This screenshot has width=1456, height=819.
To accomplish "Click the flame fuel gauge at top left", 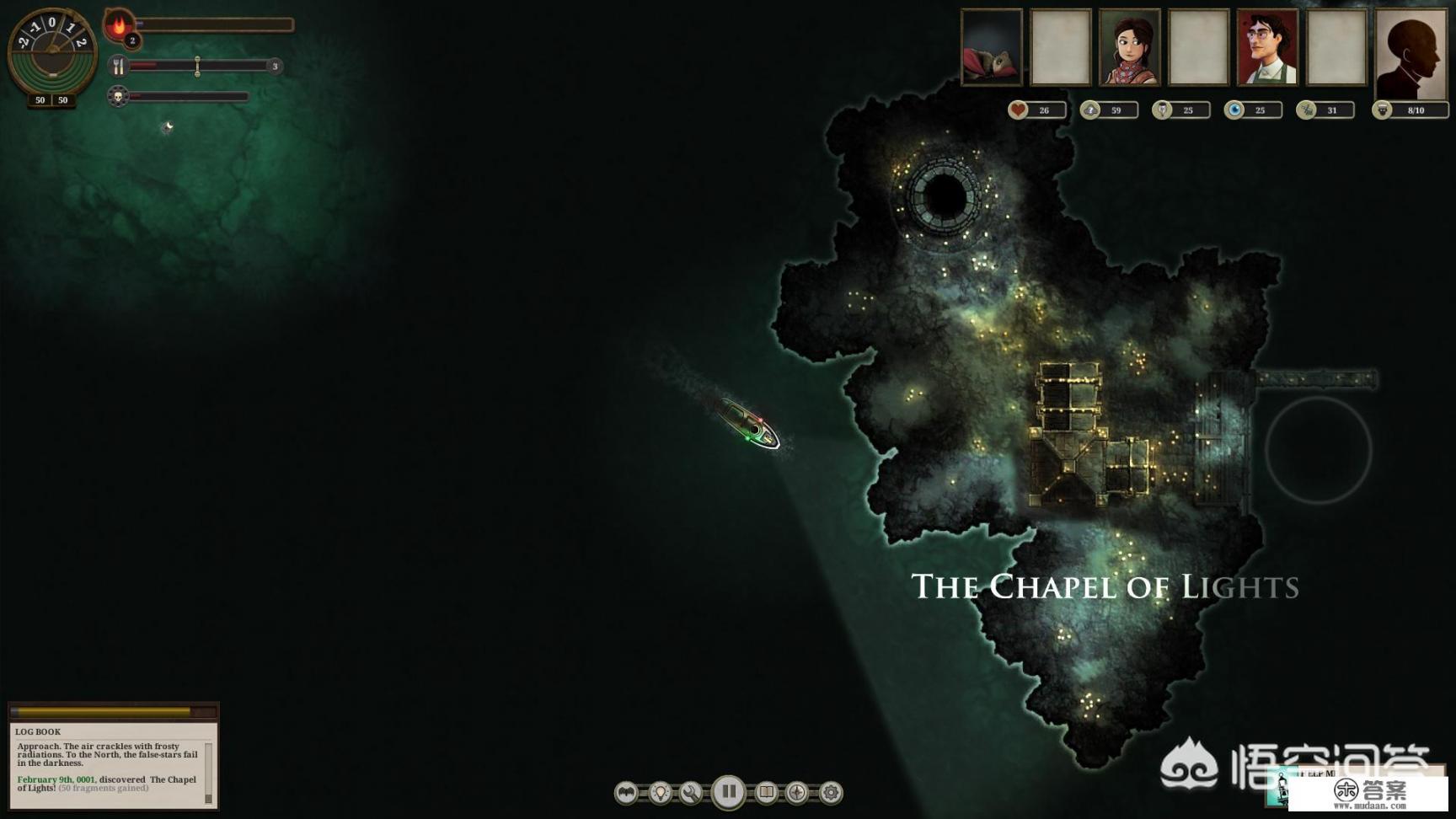I will click(117, 24).
